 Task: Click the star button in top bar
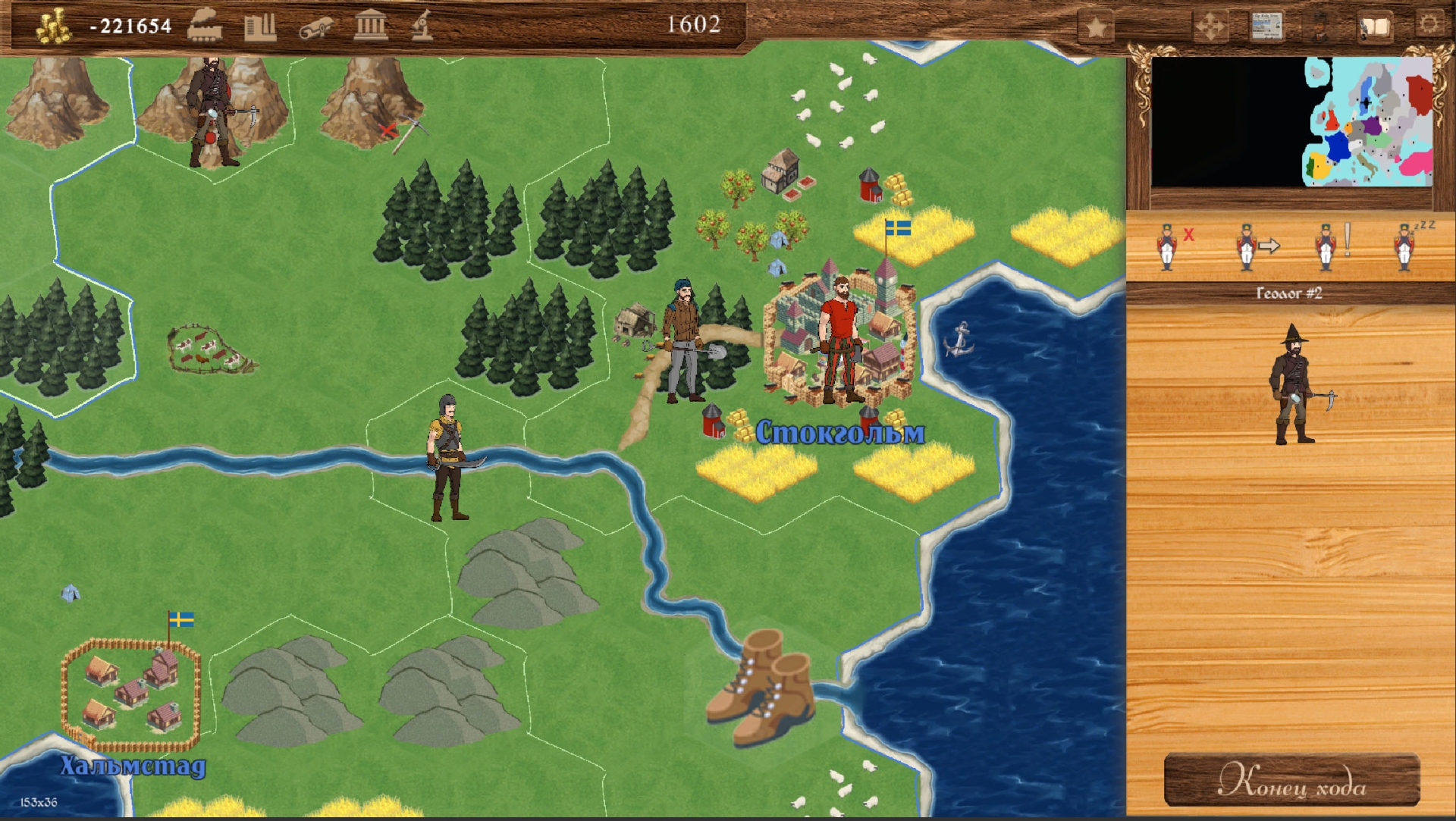coord(1097,28)
